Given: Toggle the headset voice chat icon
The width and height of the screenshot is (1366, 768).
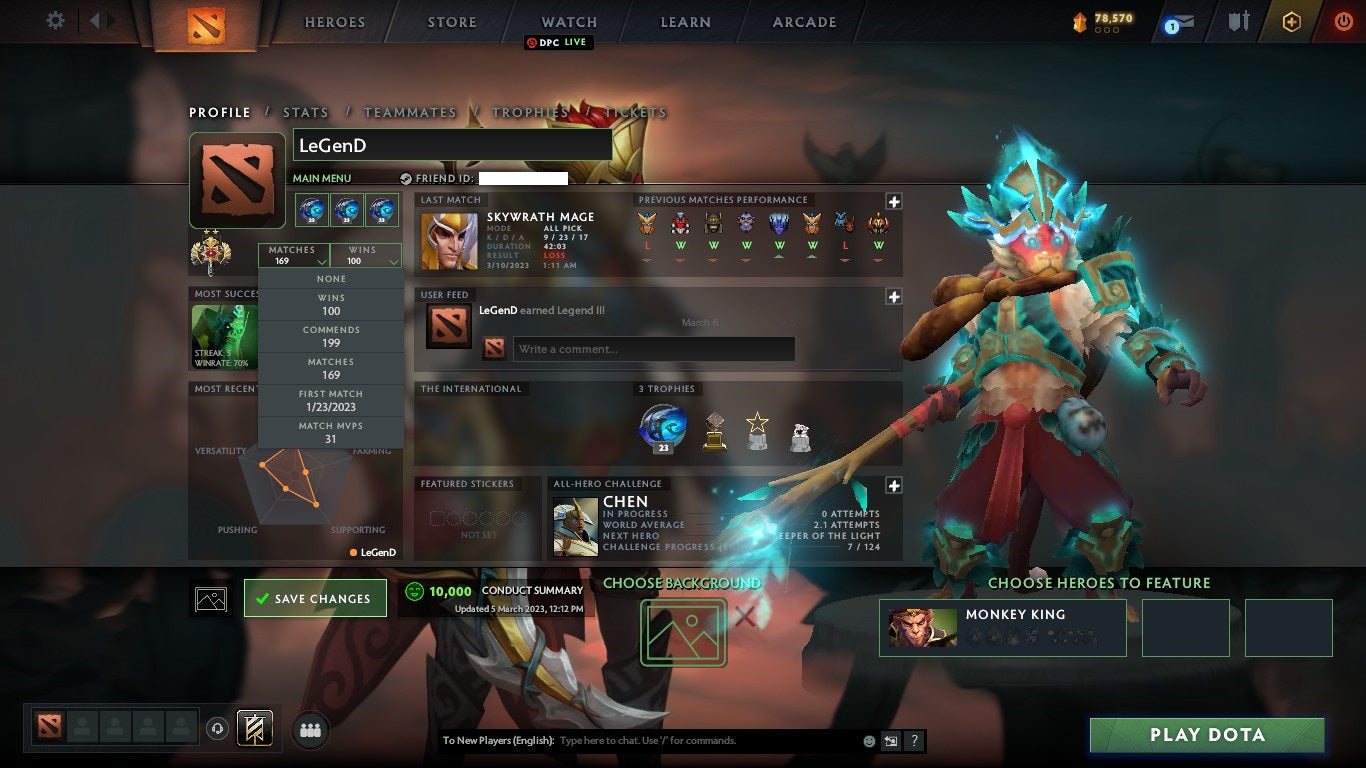Looking at the screenshot, I should (218, 729).
